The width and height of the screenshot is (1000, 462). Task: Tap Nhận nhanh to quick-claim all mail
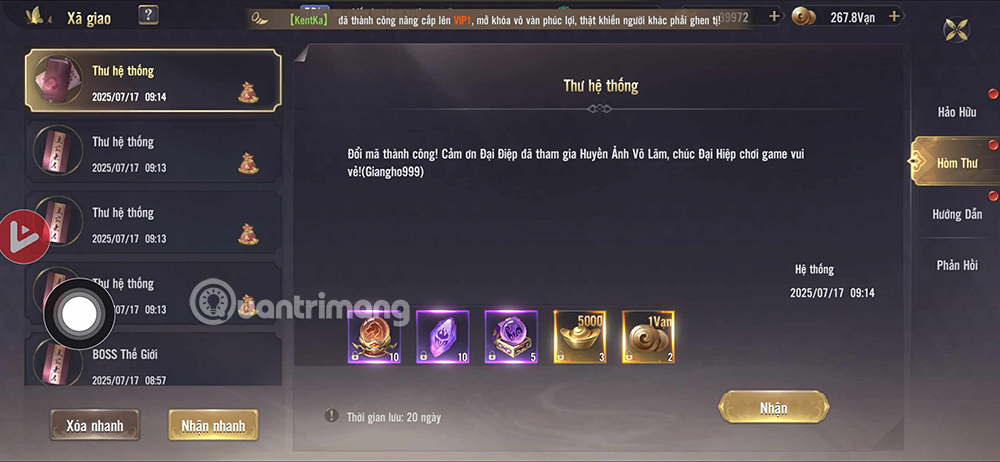tap(213, 425)
